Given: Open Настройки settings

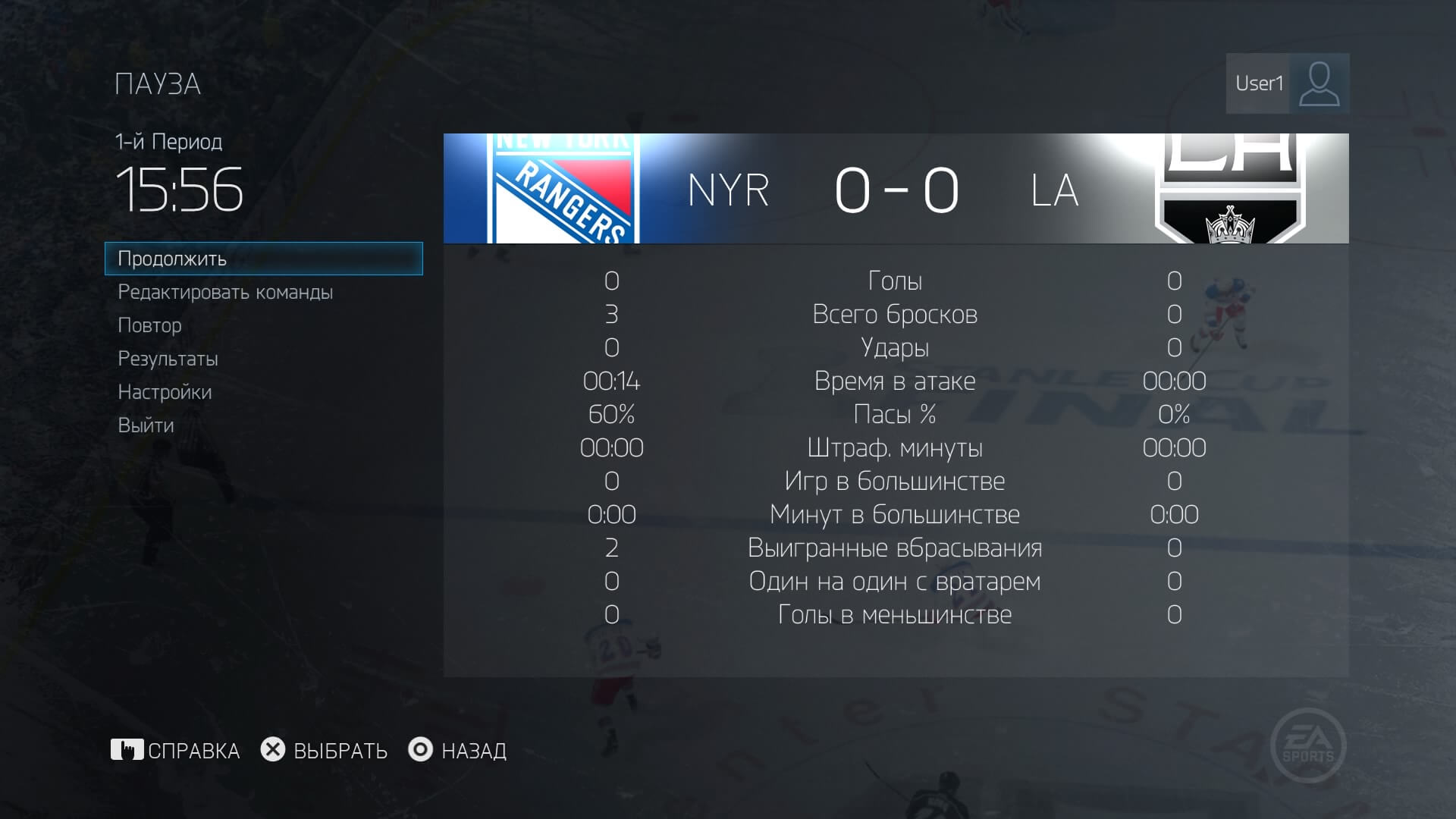Looking at the screenshot, I should pos(165,392).
